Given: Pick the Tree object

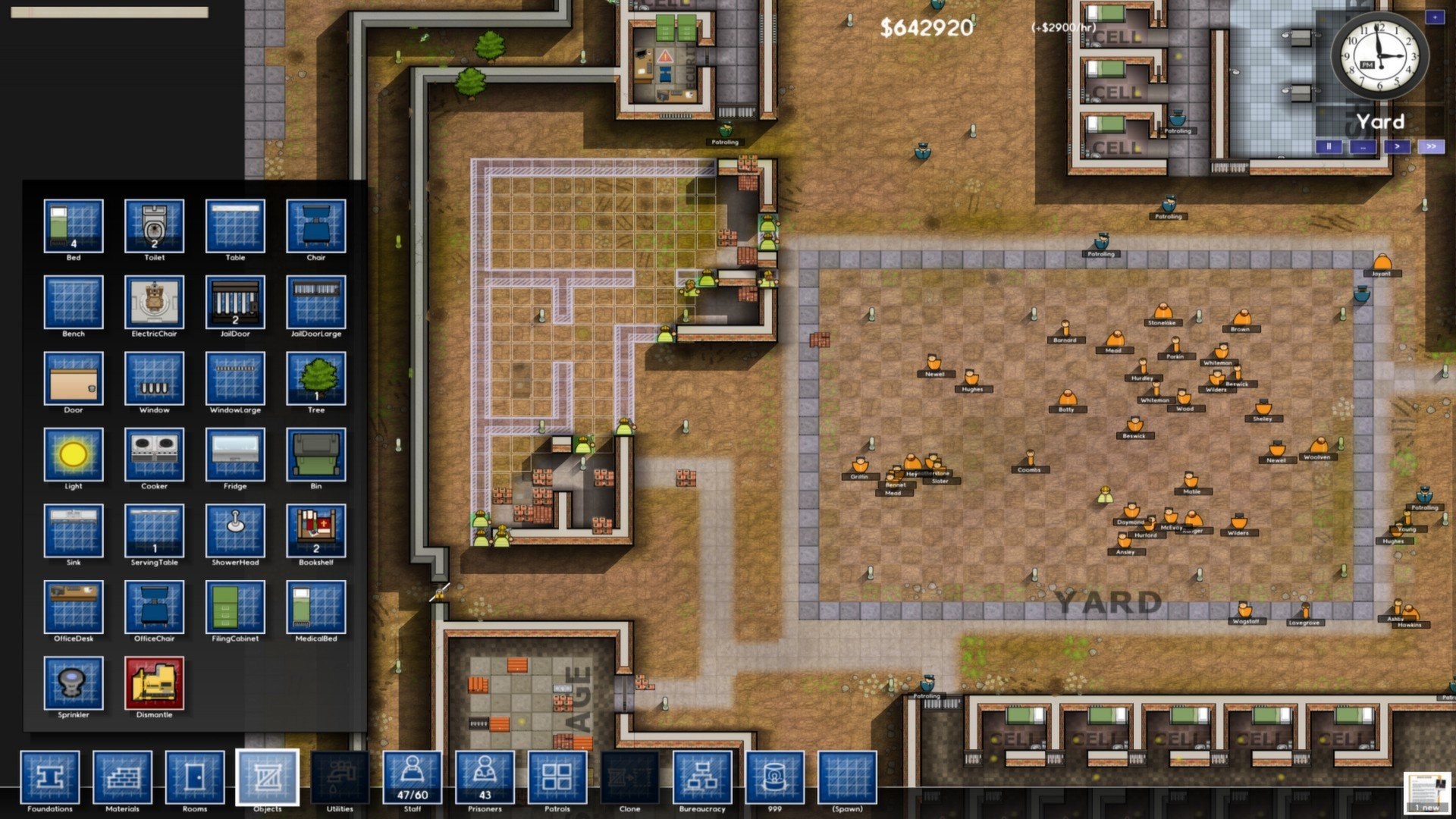Looking at the screenshot, I should (x=316, y=381).
